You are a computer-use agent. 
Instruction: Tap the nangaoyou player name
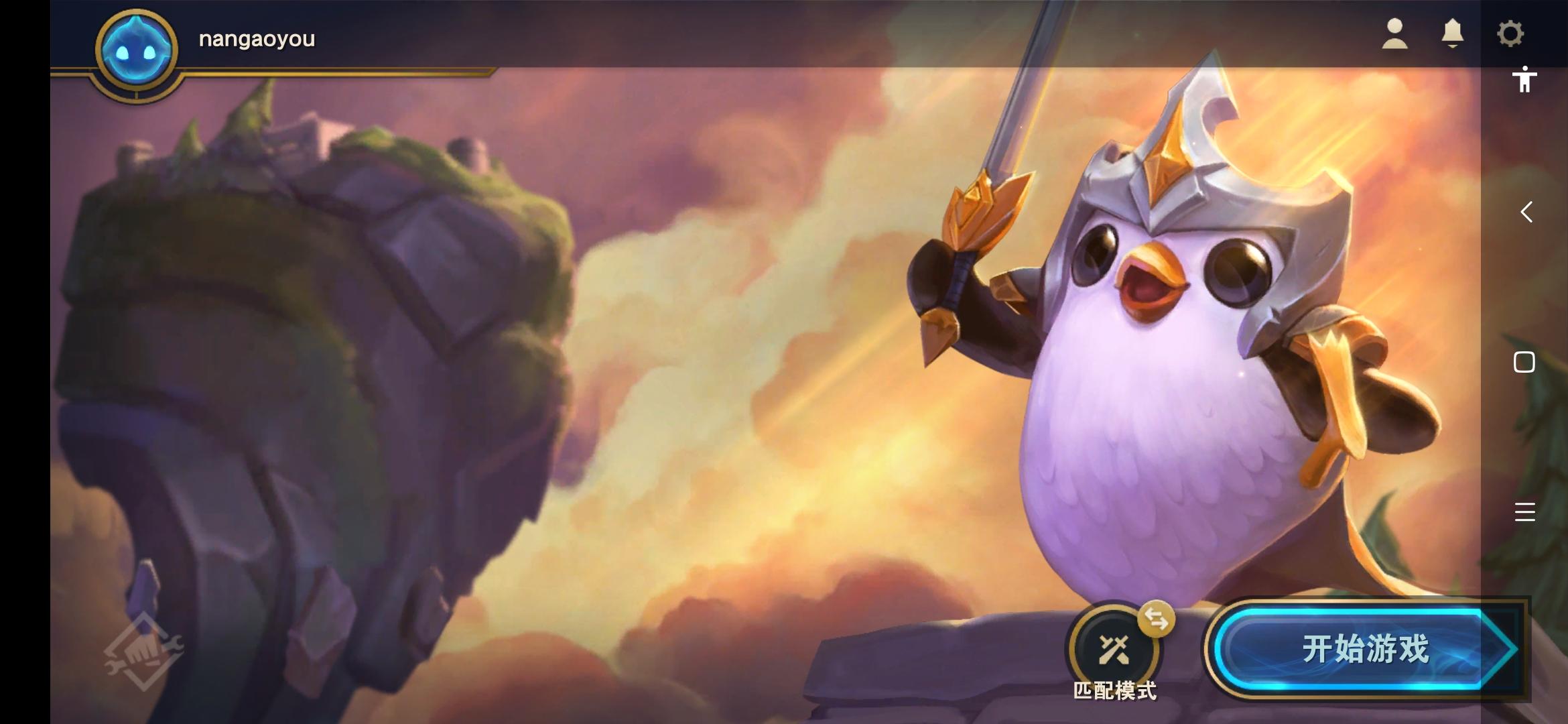(257, 38)
